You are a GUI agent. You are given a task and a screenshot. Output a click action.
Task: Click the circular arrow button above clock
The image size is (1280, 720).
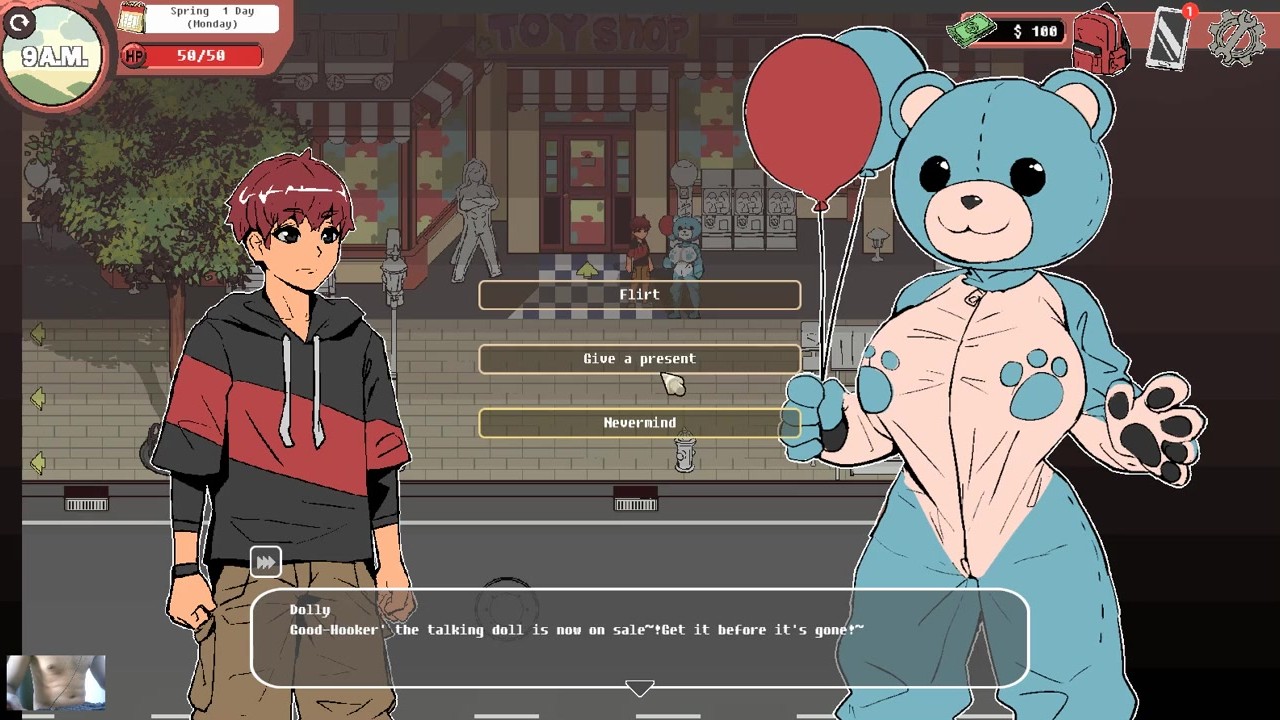19,24
